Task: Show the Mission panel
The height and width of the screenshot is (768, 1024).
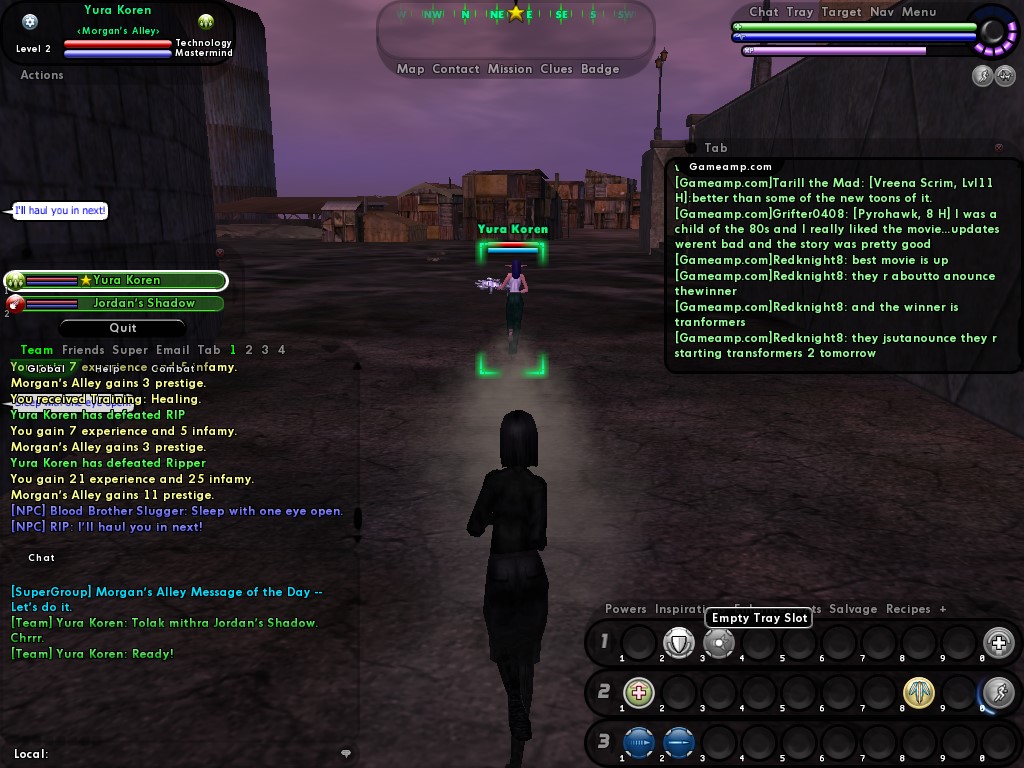Action: click(510, 69)
